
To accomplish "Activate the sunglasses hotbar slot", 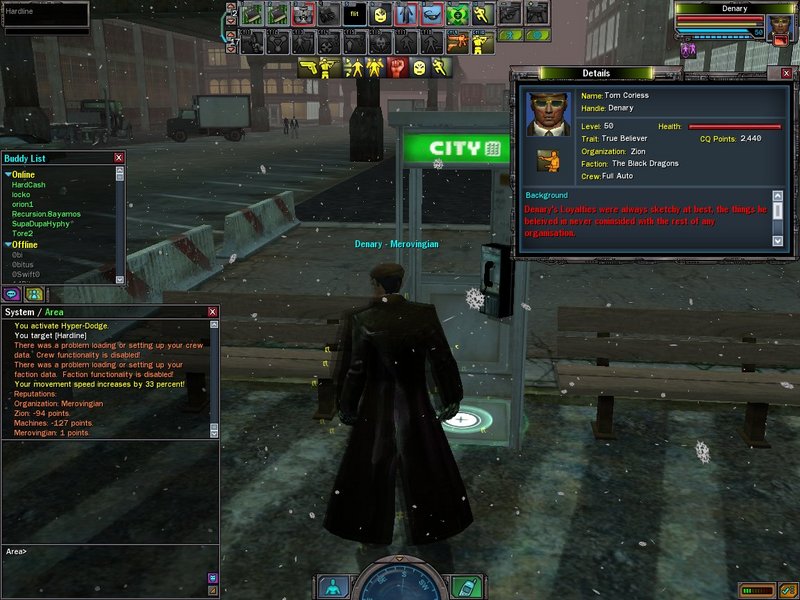I will (x=431, y=14).
